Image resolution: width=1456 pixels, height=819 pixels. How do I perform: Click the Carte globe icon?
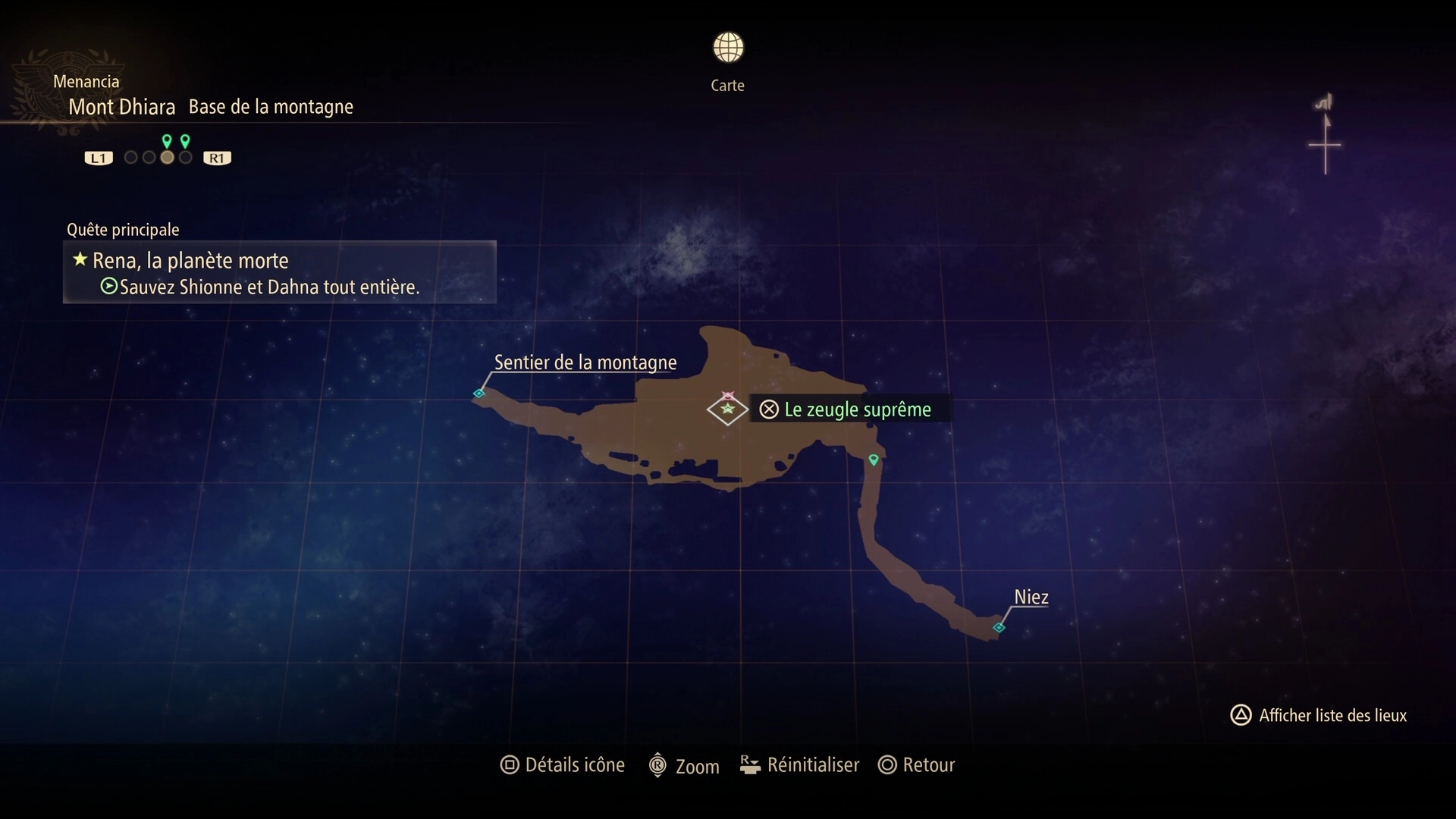click(728, 48)
